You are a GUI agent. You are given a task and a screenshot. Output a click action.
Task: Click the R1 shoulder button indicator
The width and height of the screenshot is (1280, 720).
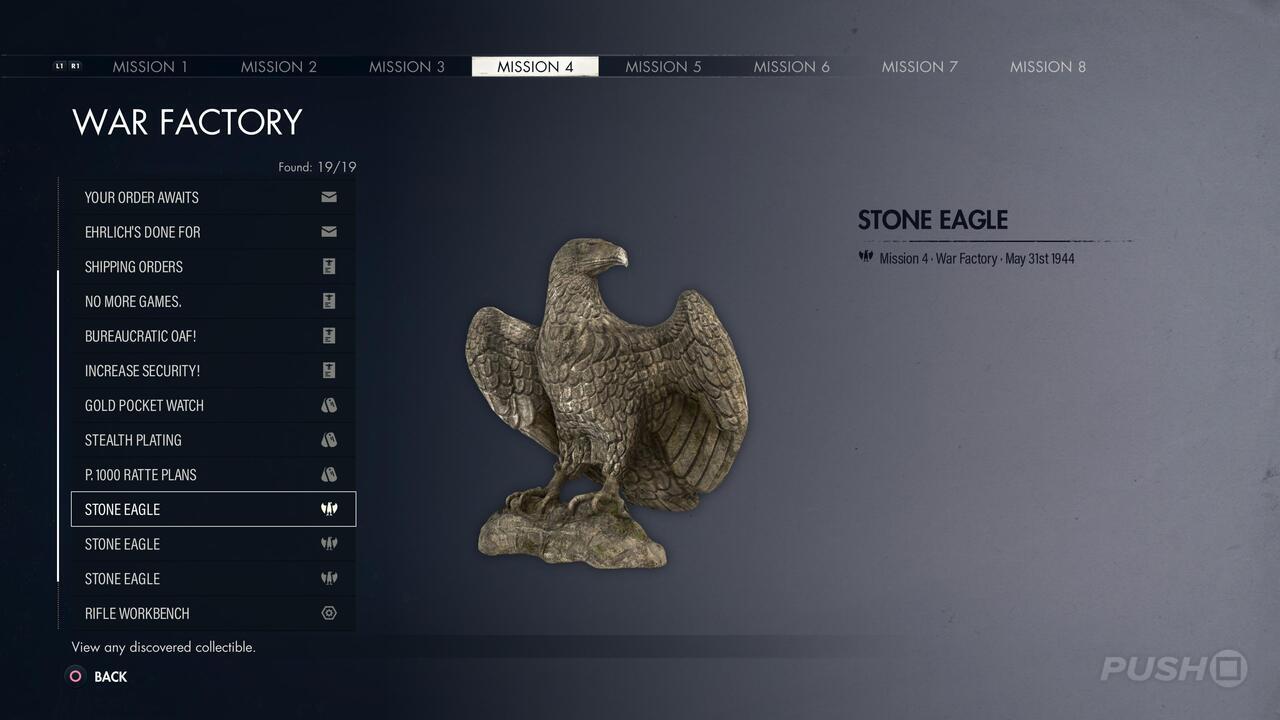click(76, 65)
